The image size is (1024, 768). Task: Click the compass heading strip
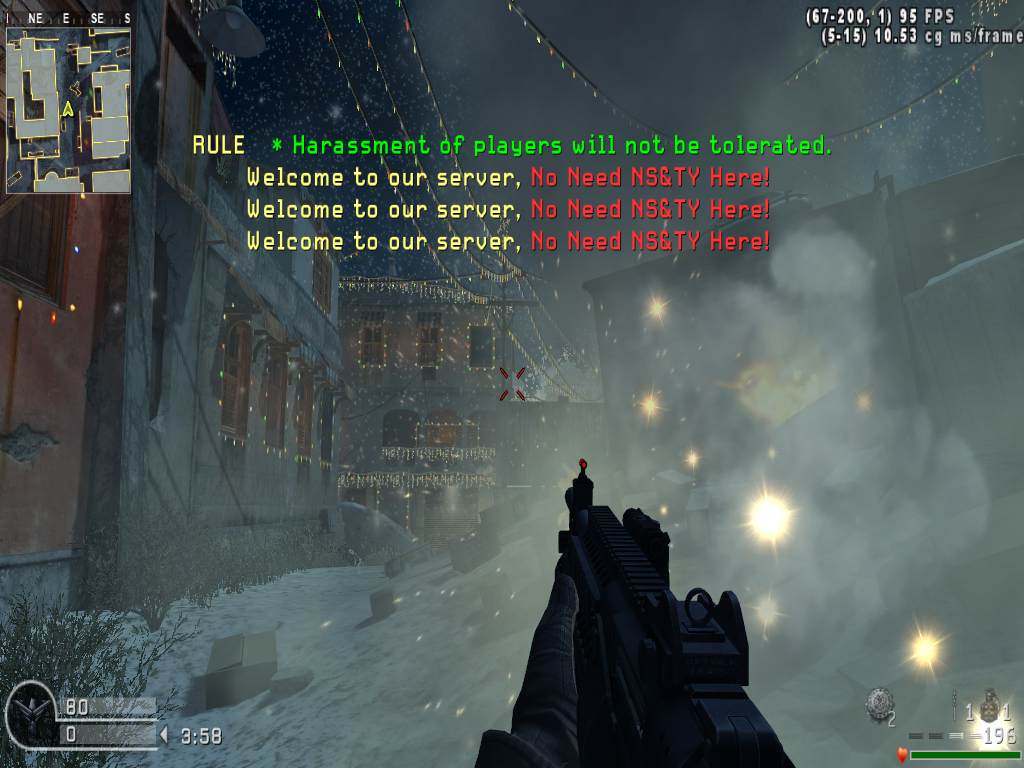(68, 18)
